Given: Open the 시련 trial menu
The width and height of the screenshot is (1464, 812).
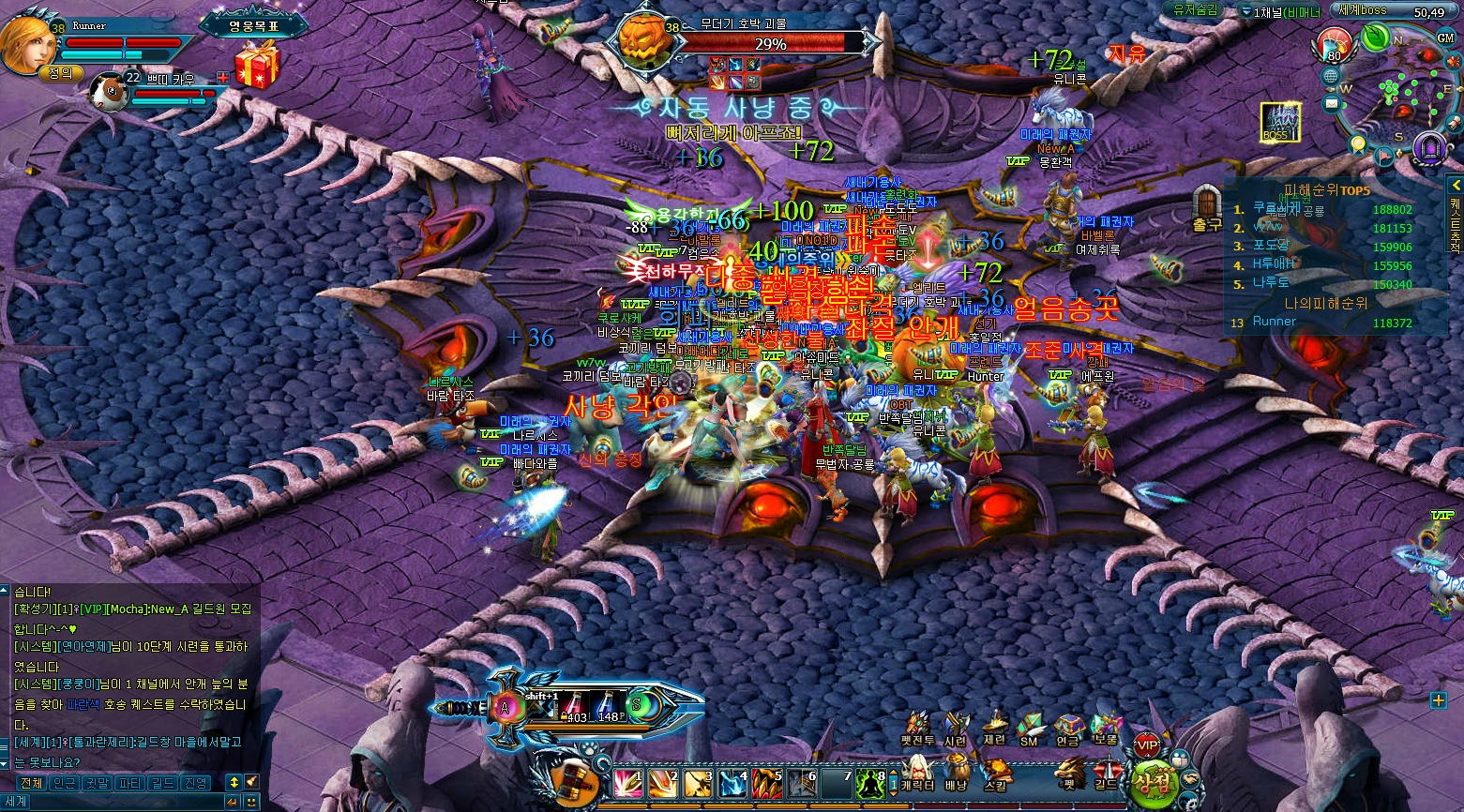Looking at the screenshot, I should click(955, 729).
